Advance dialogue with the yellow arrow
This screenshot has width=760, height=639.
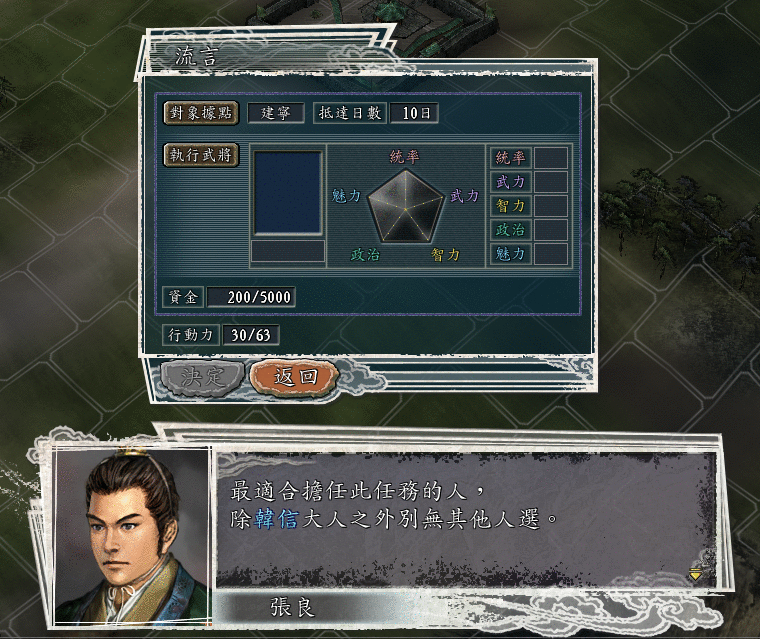(x=696, y=575)
